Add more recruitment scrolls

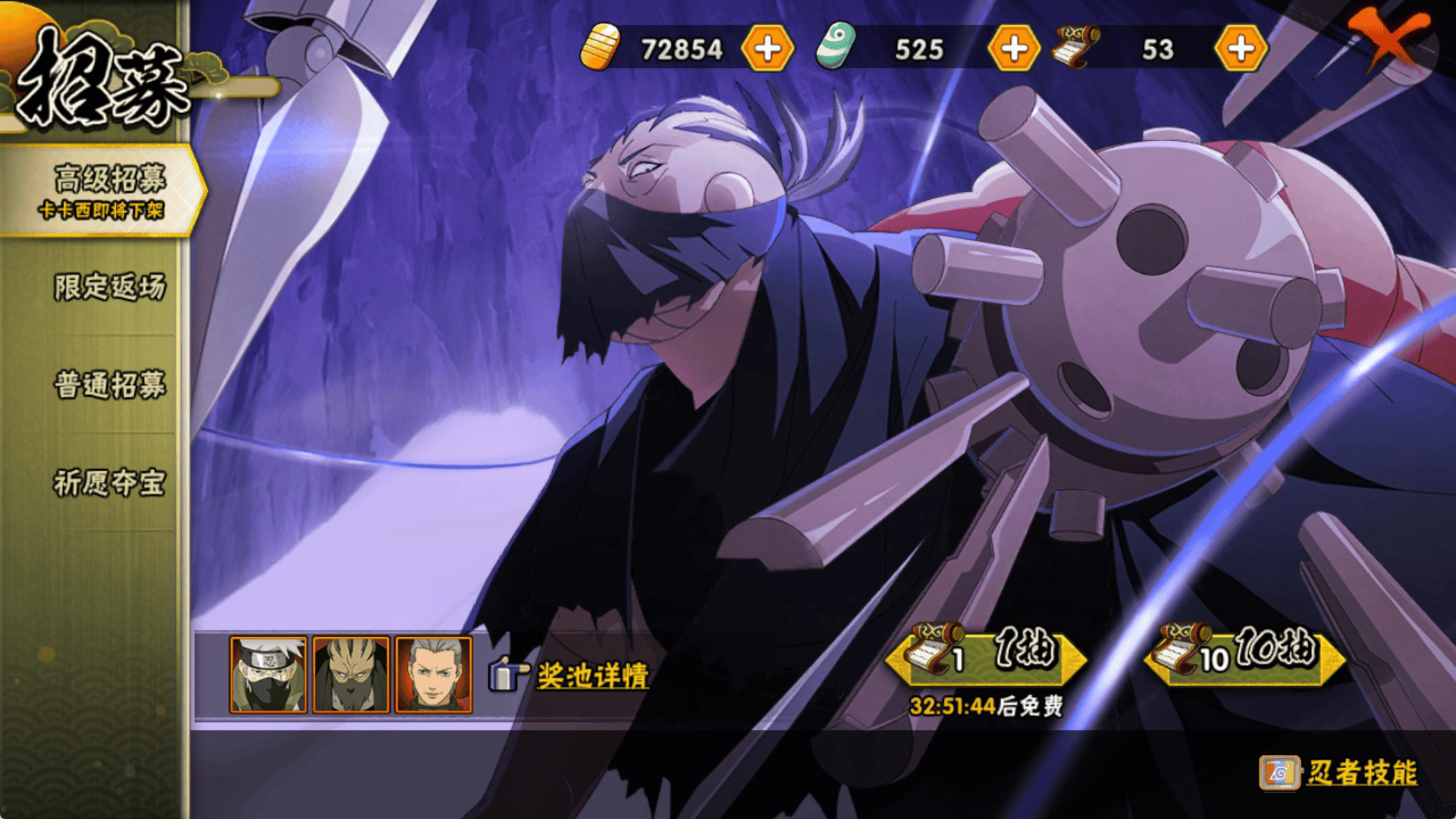[x=1240, y=49]
